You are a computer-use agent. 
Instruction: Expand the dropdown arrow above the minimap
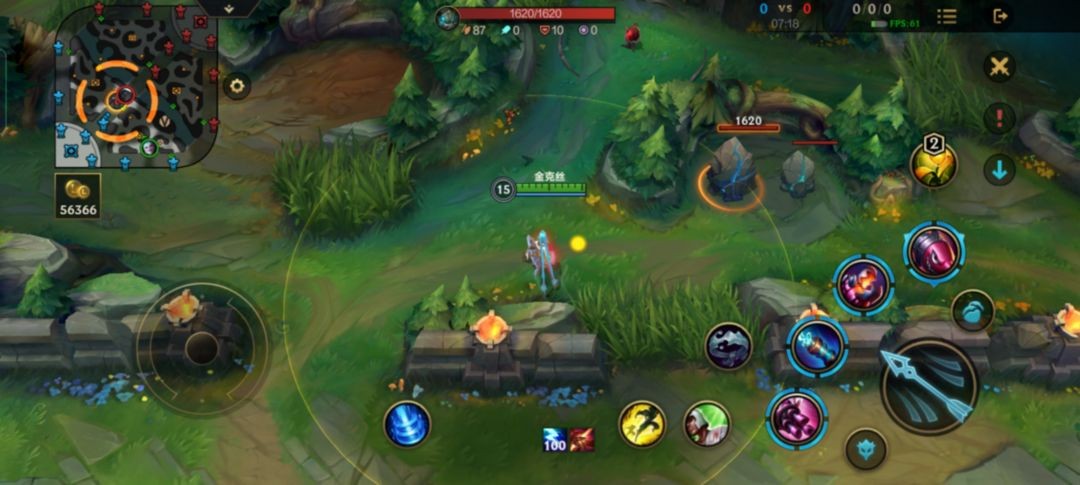(x=229, y=8)
